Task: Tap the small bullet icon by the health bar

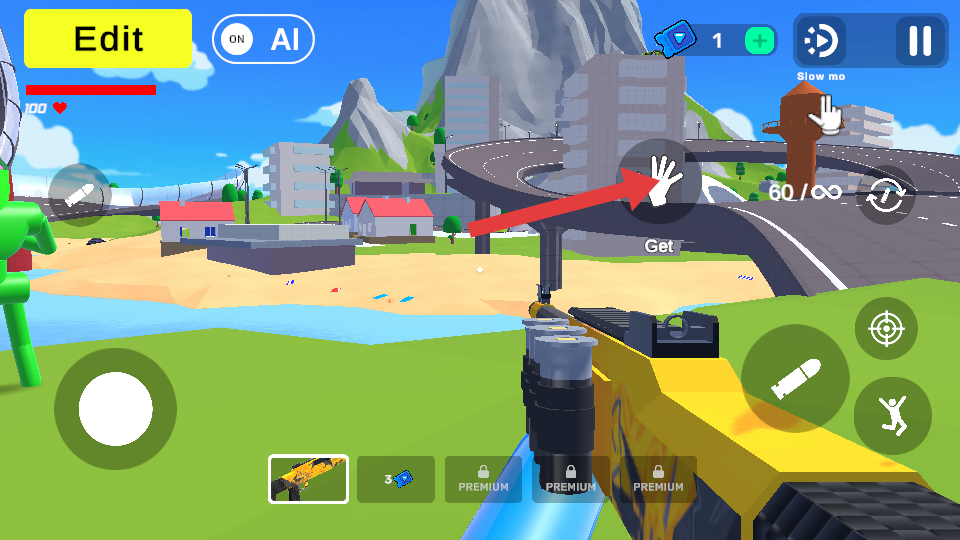Action: 80,194
